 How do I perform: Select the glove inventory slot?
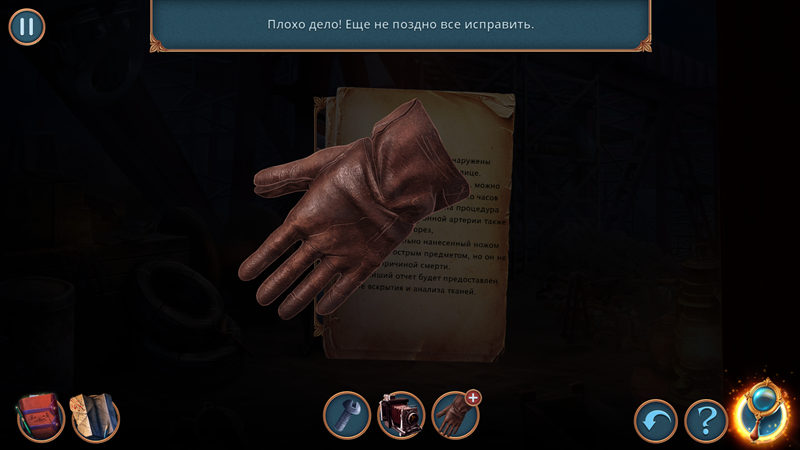point(455,415)
